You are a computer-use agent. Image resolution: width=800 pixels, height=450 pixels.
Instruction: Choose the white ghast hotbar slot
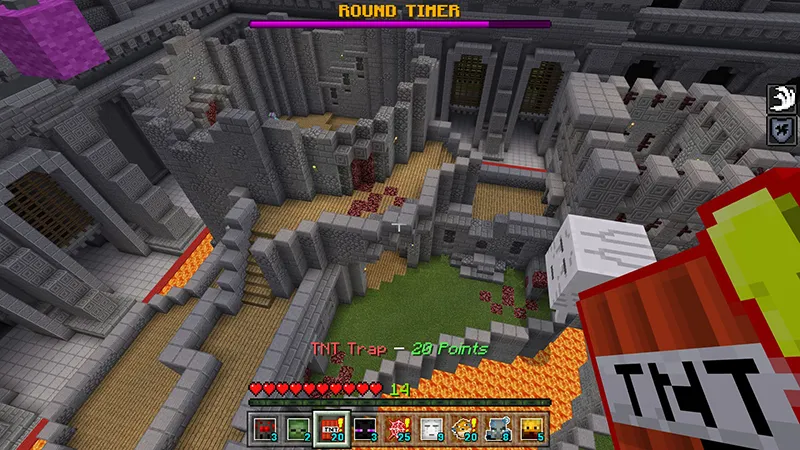point(431,427)
